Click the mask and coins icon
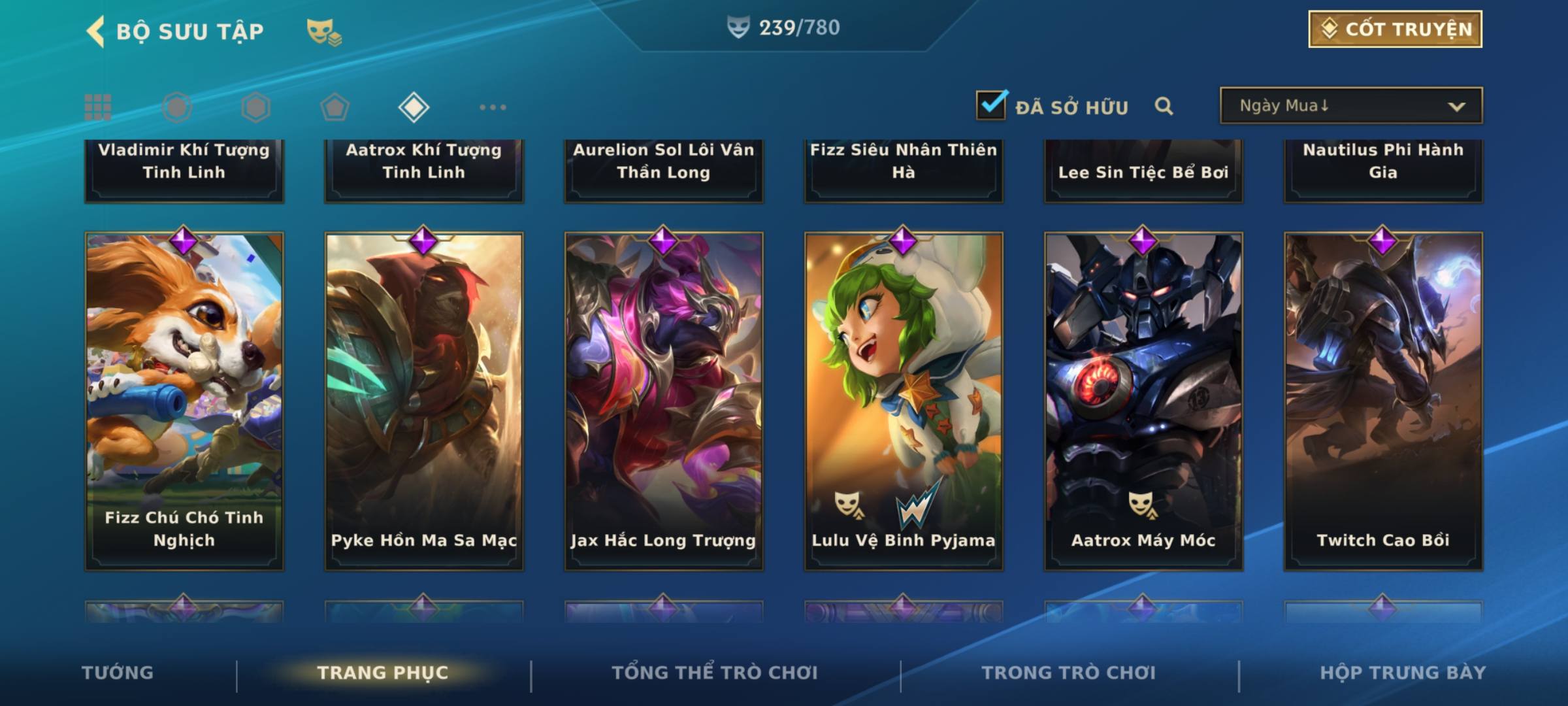 323,32
